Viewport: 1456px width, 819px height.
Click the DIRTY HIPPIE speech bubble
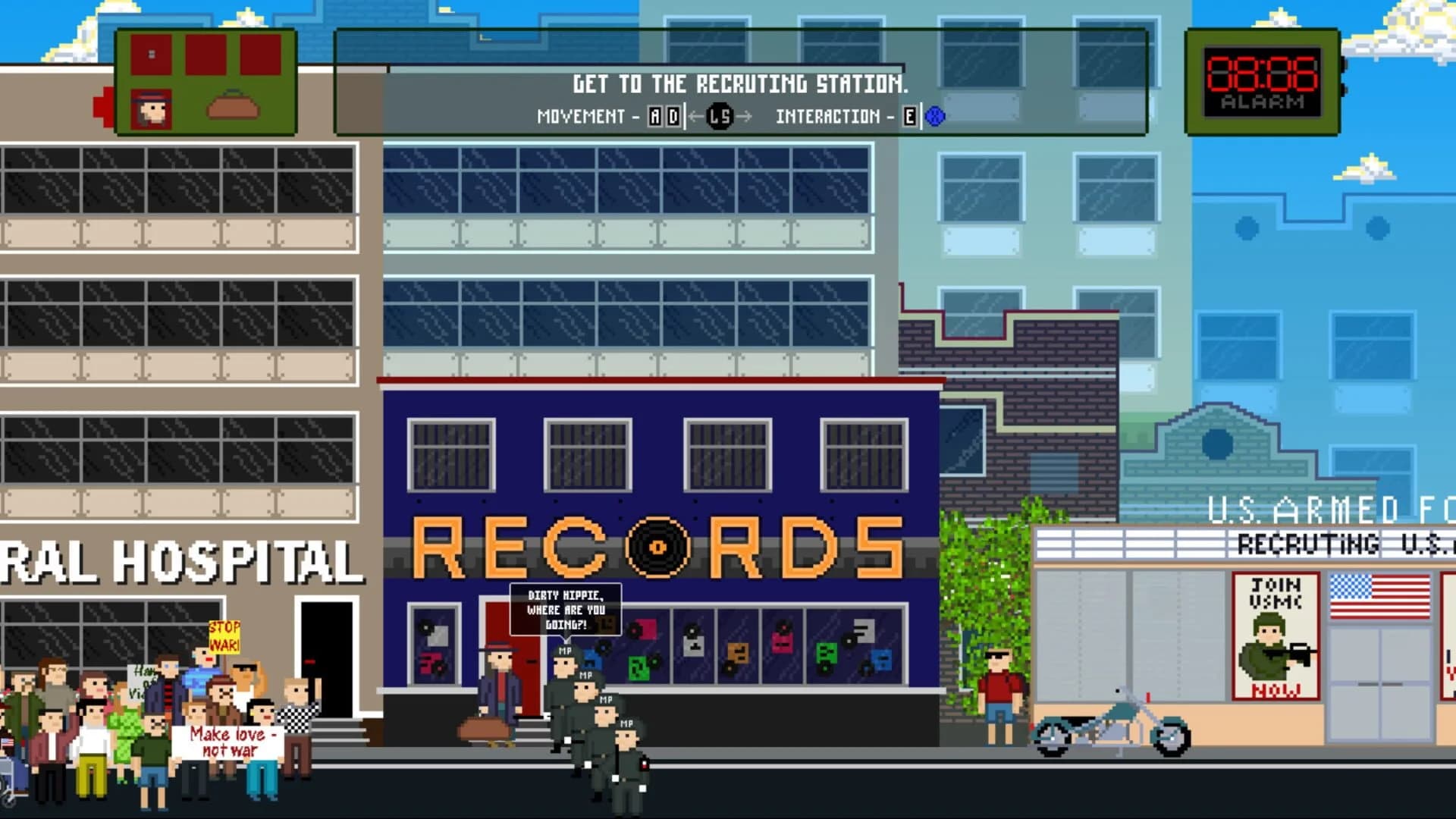point(565,607)
